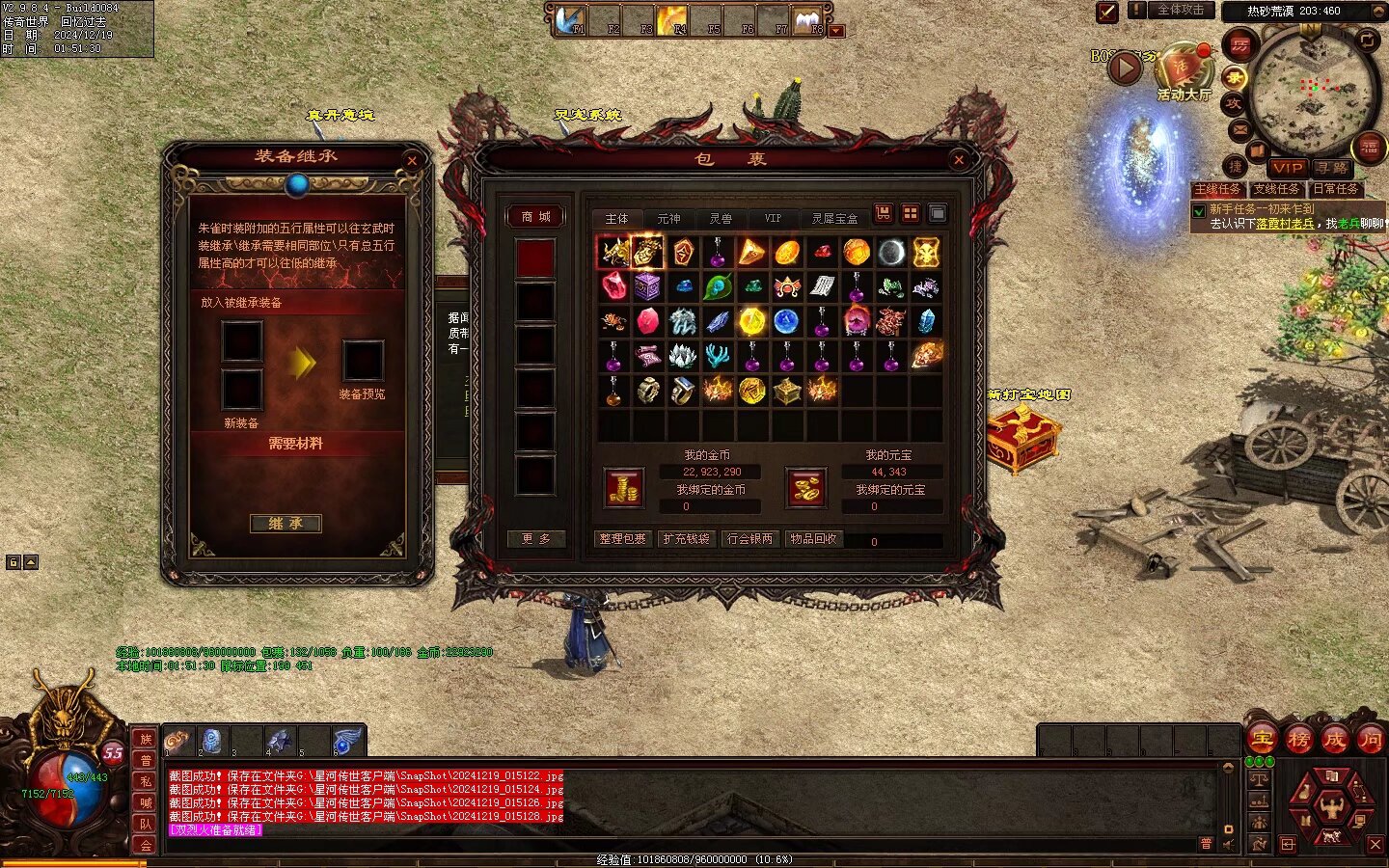Select the red gemstone in the bag
This screenshot has height=868, width=1389.
613,286
